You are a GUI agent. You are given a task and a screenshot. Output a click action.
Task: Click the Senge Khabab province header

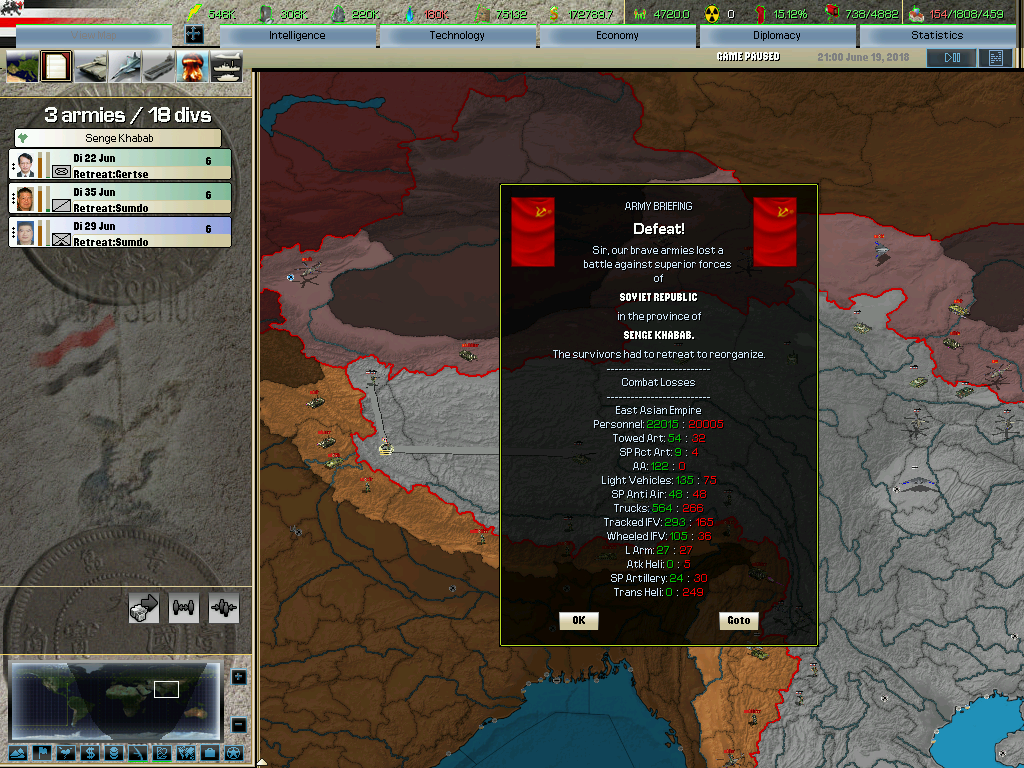coord(118,138)
